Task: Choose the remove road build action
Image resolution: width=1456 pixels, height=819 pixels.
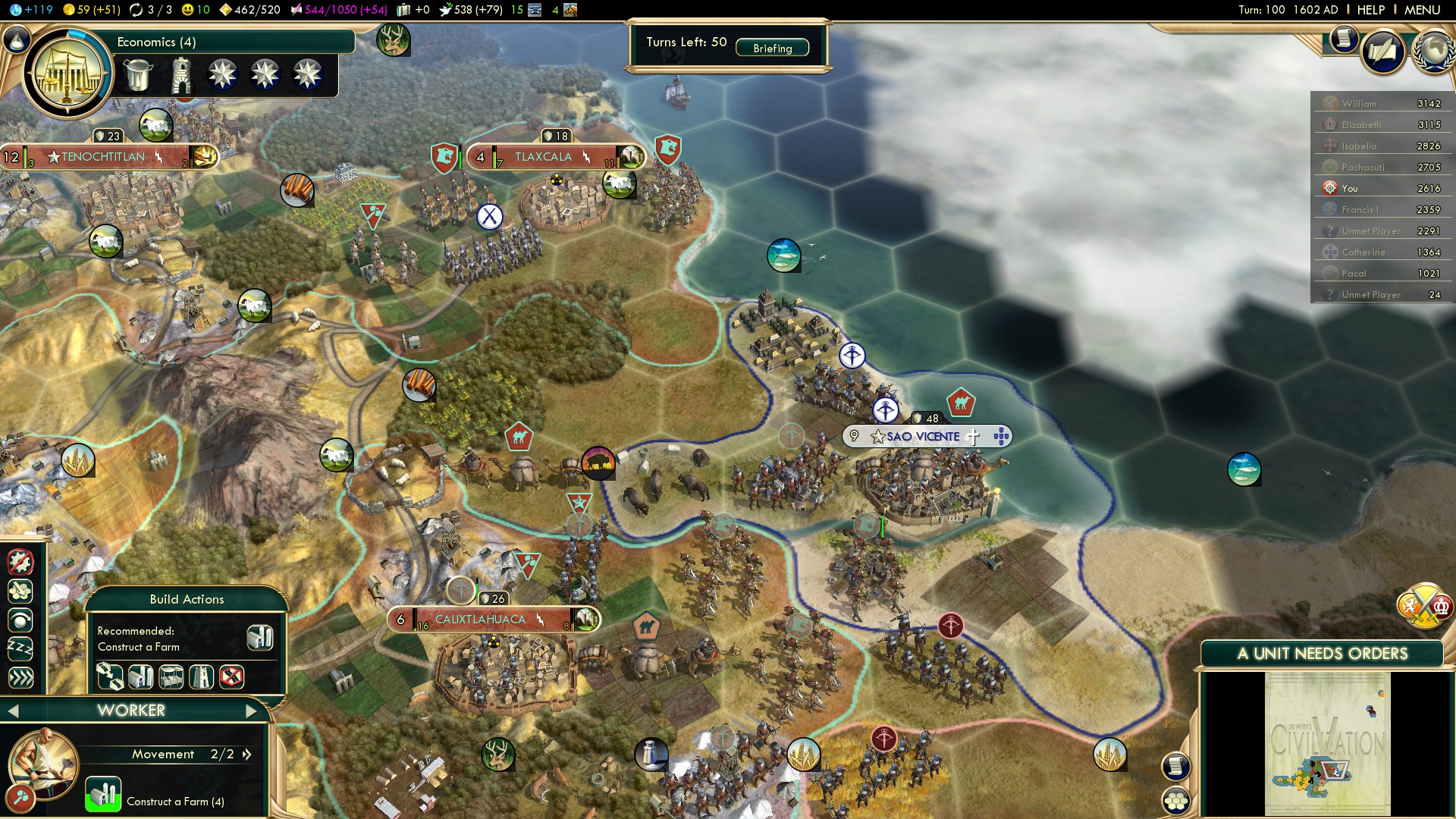Action: coord(232,676)
